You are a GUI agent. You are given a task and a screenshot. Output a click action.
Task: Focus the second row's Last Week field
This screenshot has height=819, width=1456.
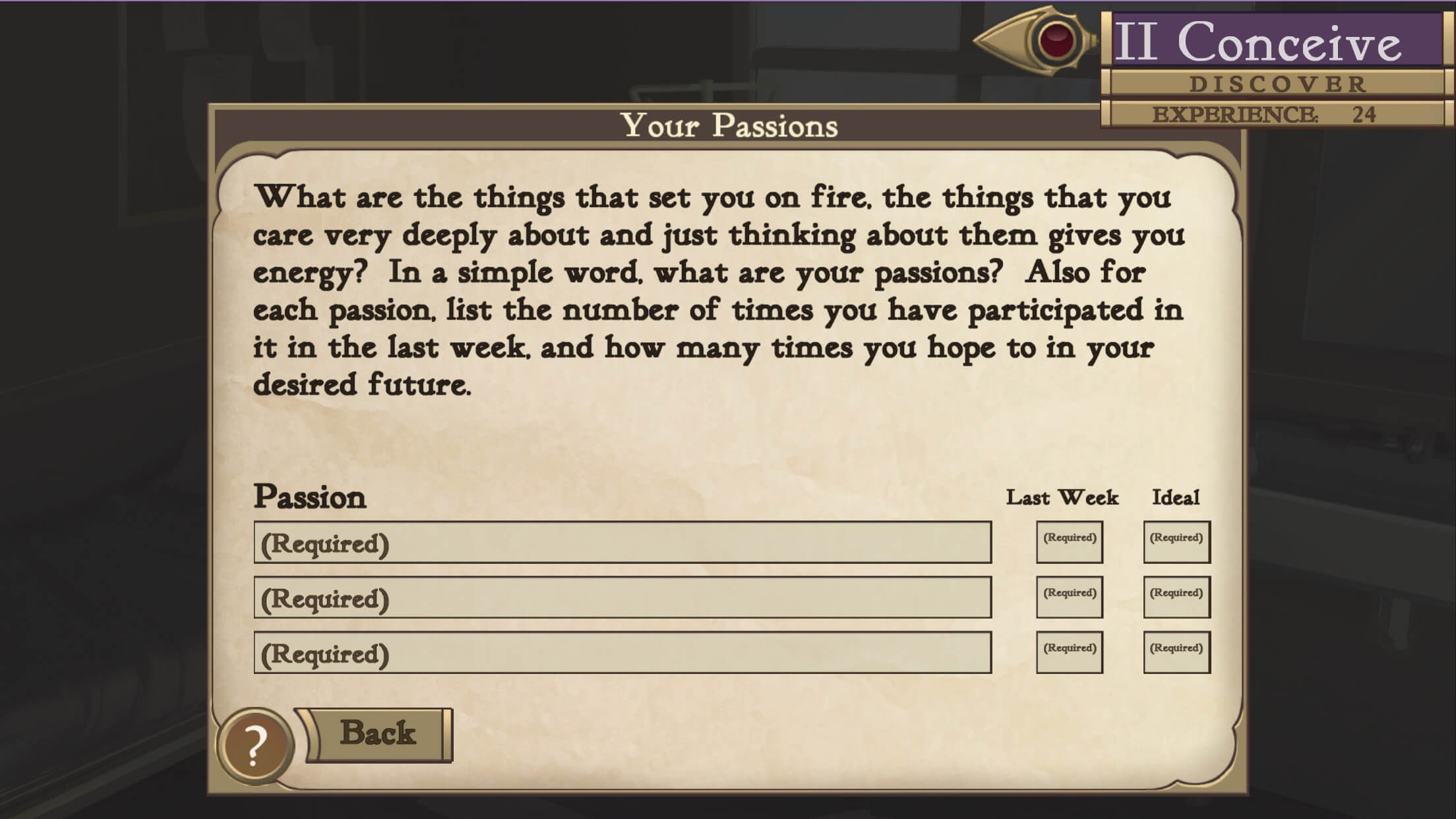pos(1069,597)
